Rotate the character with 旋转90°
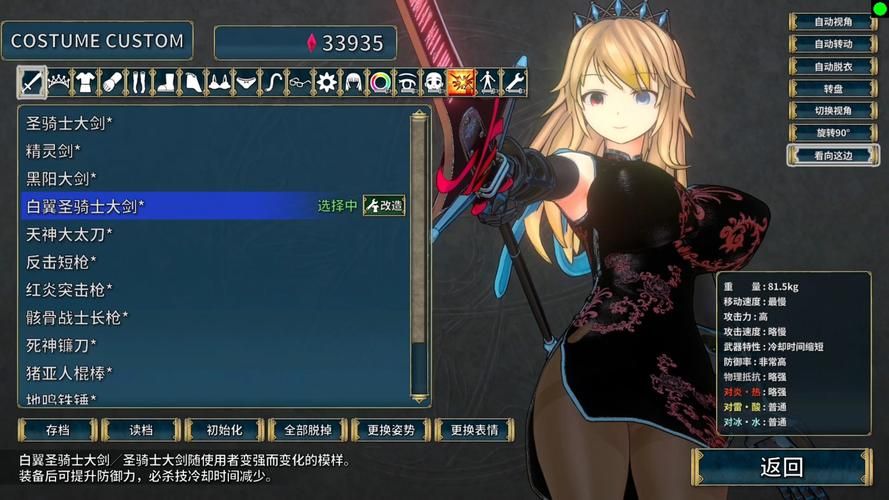 [x=832, y=133]
